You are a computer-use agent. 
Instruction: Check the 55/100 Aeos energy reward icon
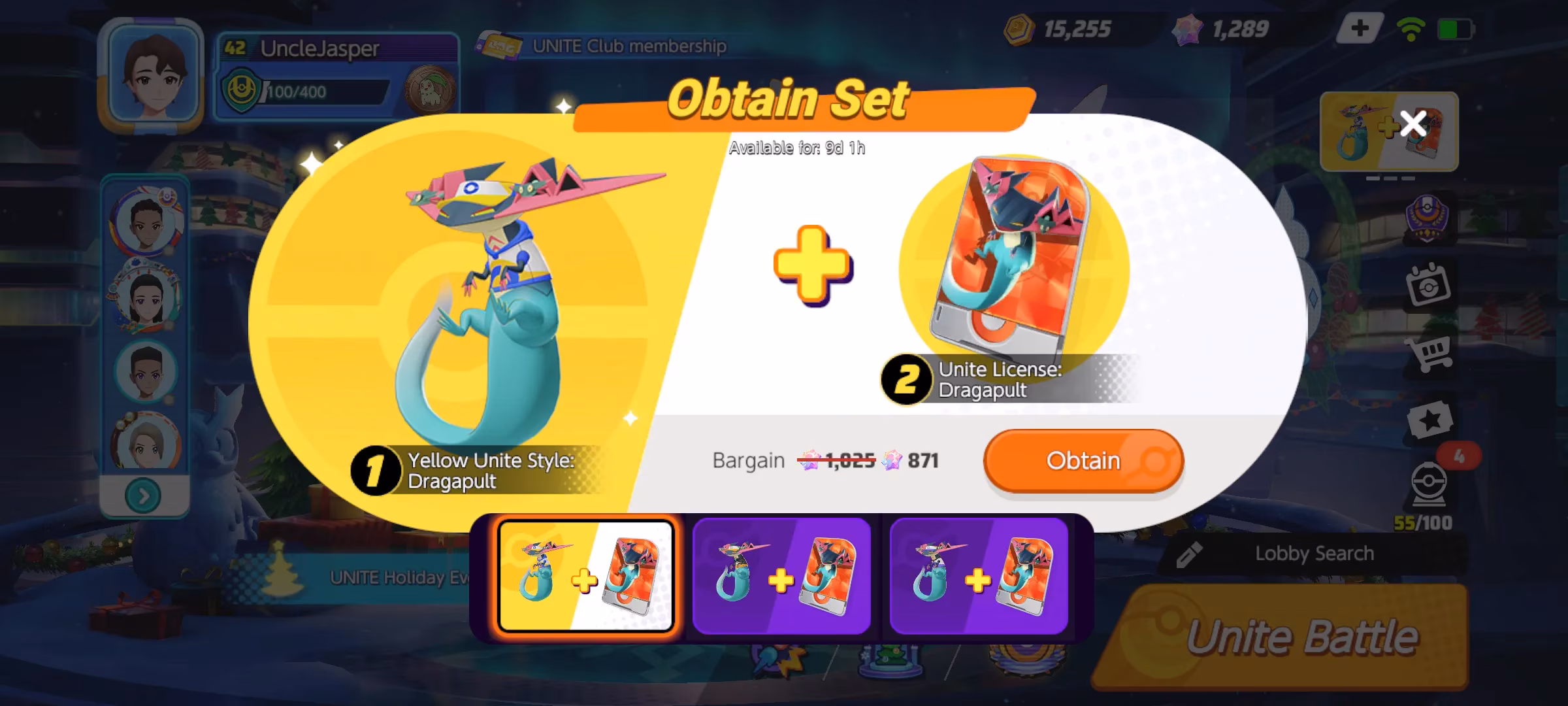[x=1422, y=520]
